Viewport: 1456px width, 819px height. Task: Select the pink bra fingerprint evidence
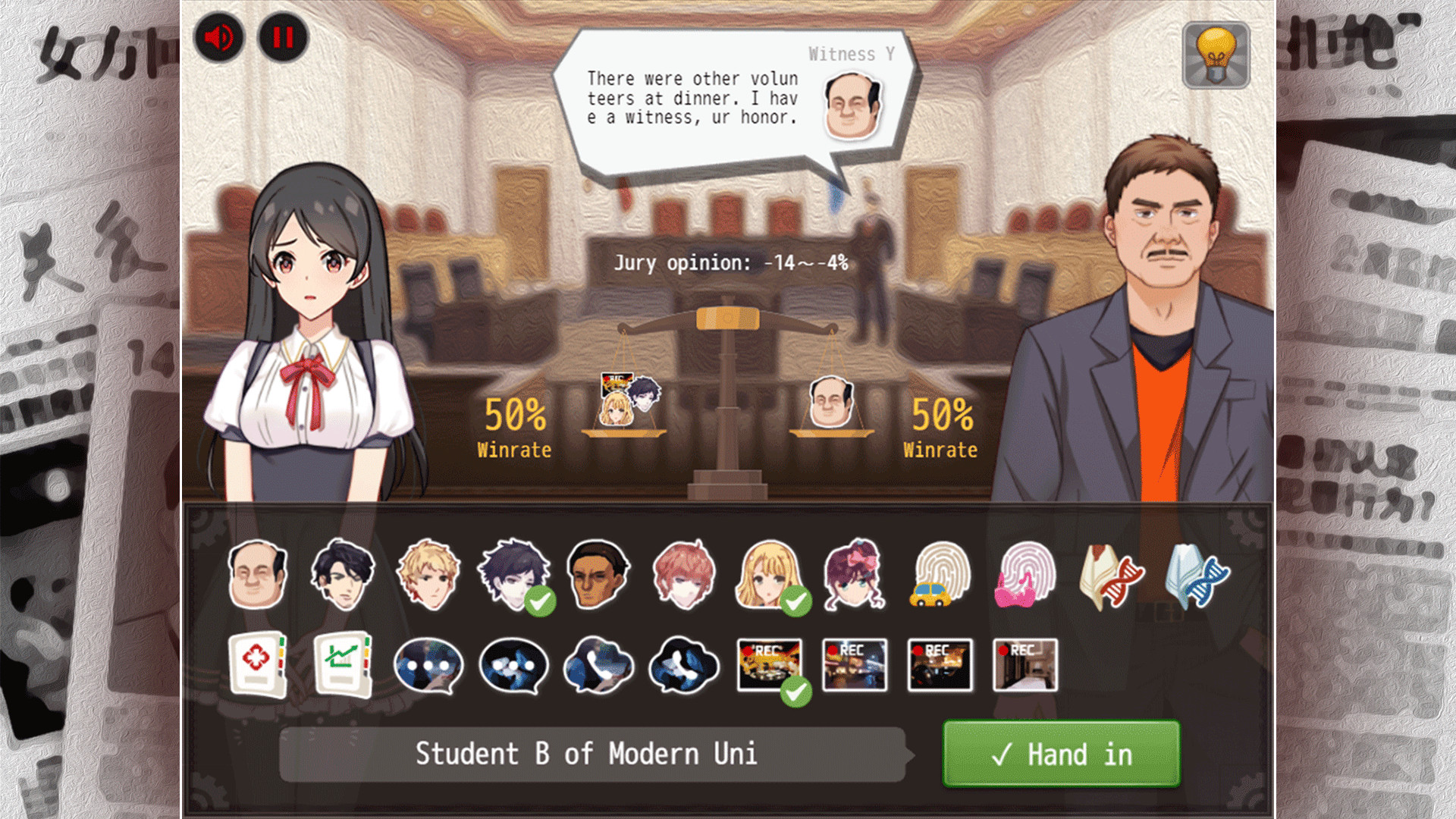(1025, 578)
